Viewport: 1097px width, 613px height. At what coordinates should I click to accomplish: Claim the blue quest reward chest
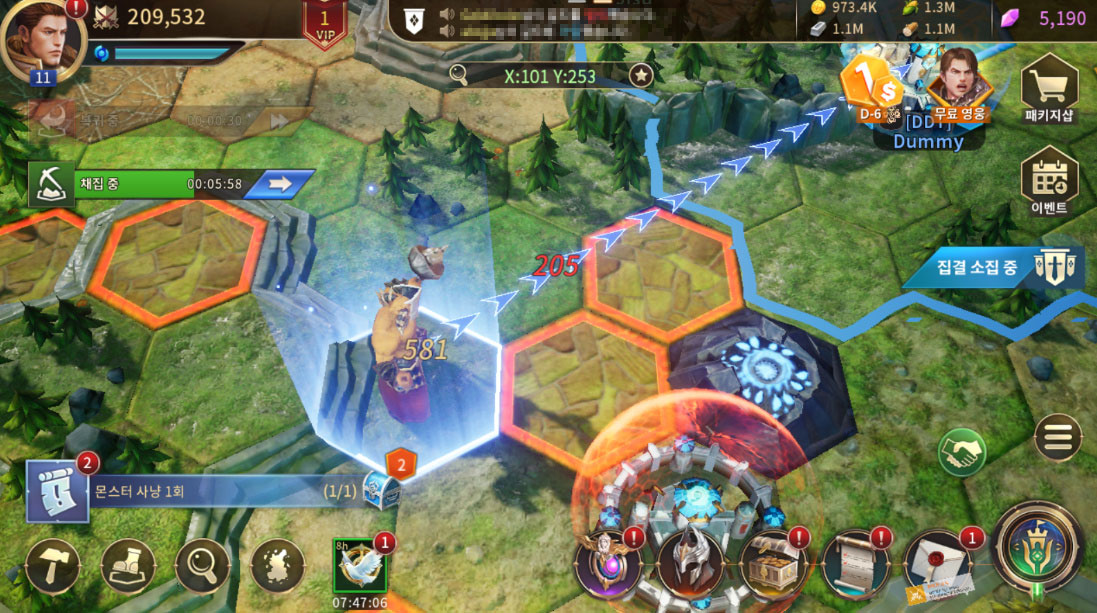pos(382,490)
